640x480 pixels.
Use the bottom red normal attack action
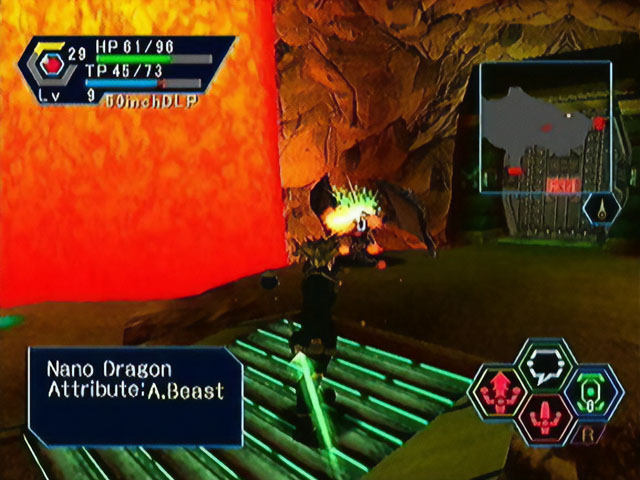pyautogui.click(x=546, y=418)
